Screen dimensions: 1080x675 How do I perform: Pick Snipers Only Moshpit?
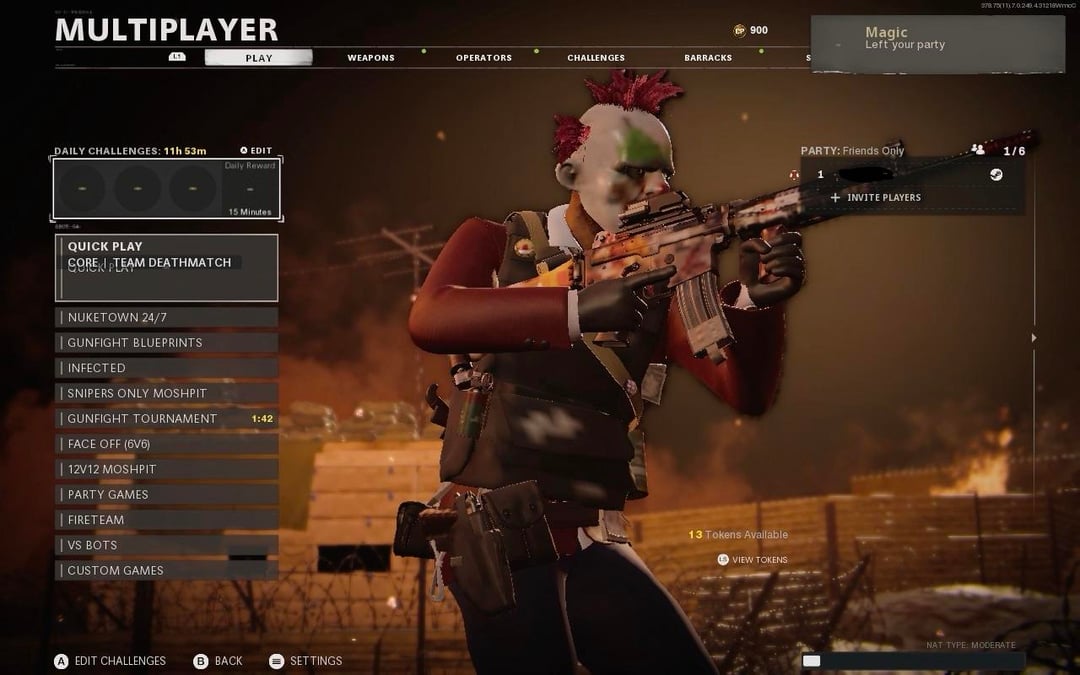(166, 393)
